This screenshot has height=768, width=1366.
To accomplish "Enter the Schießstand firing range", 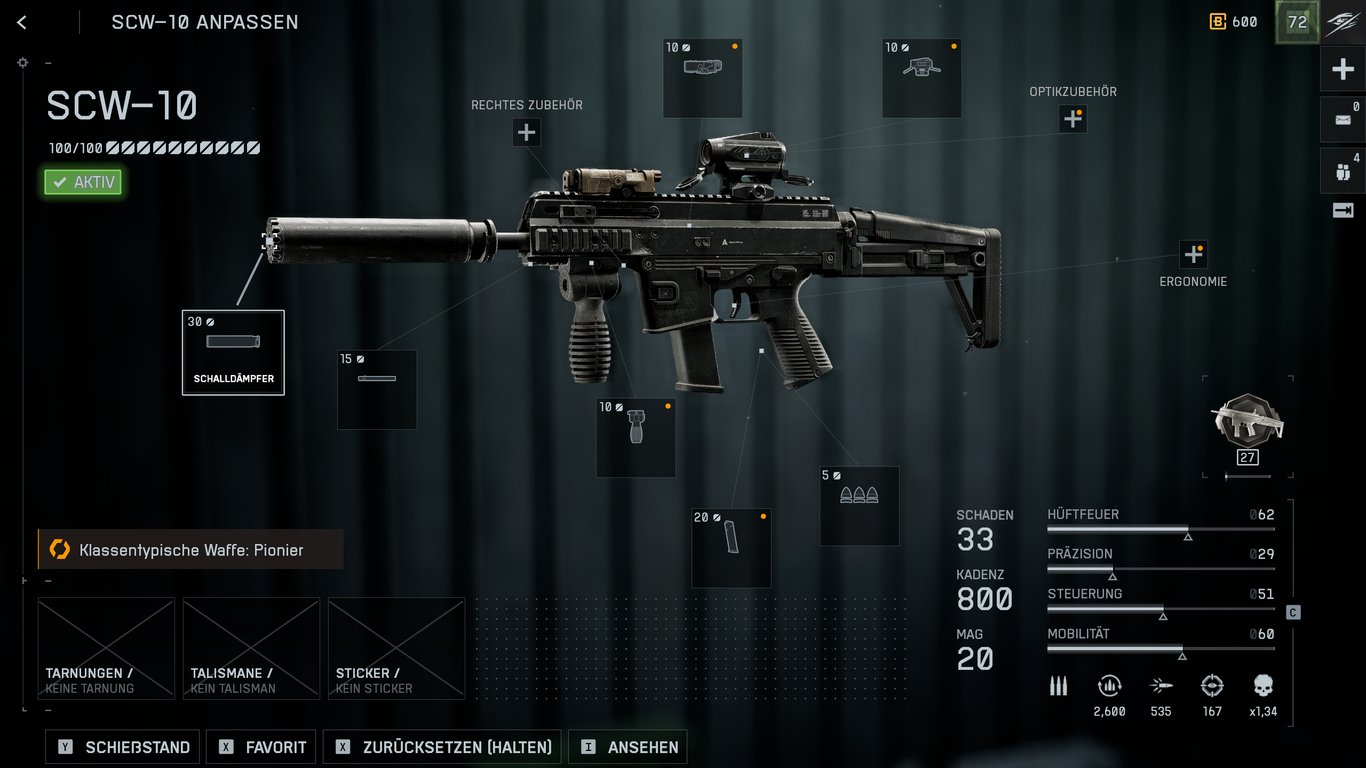I will pos(123,747).
